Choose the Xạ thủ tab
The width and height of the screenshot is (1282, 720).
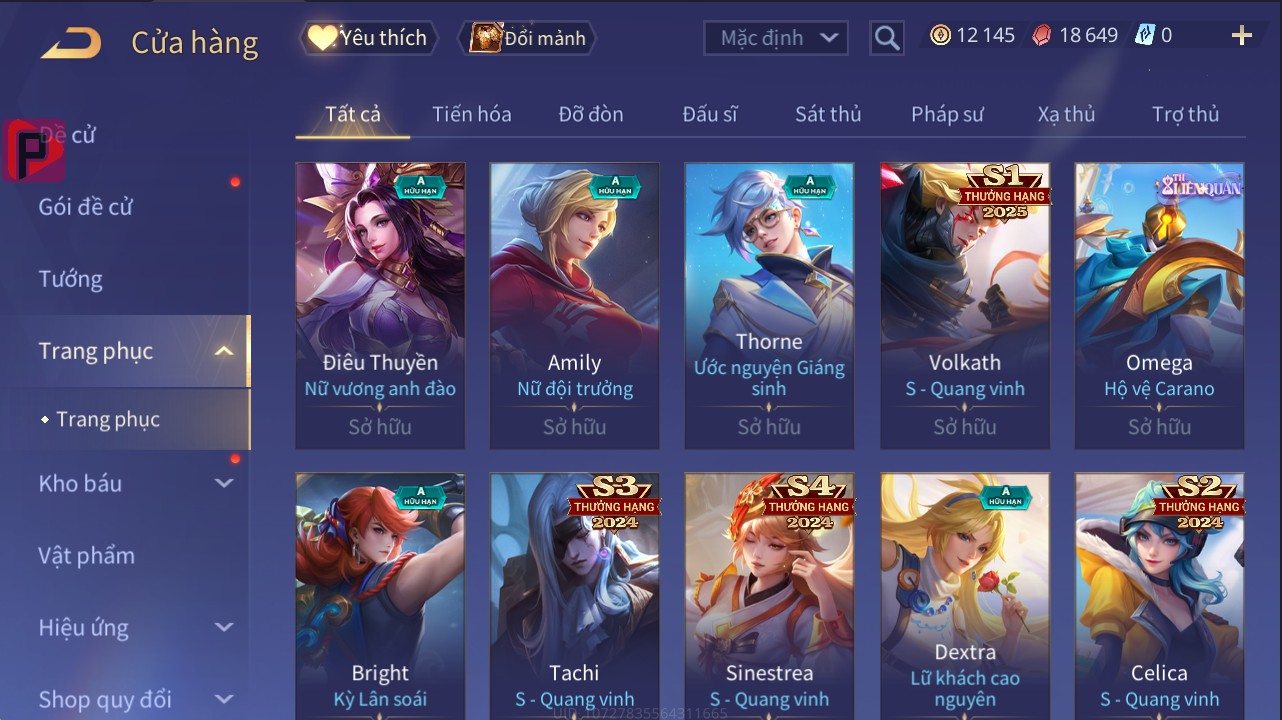1066,114
